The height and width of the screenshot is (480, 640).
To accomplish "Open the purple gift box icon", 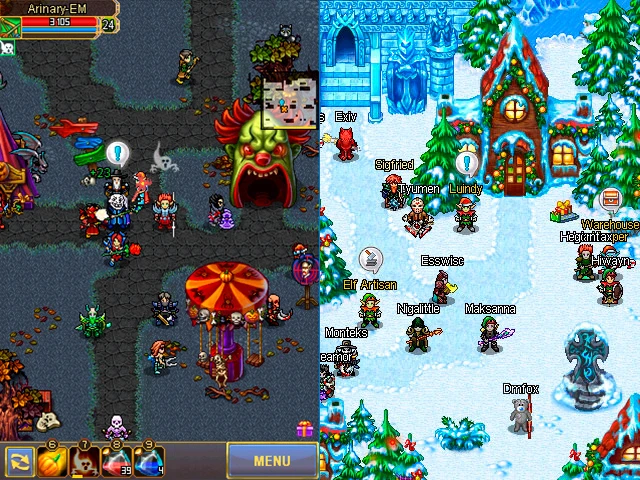I will tap(304, 429).
